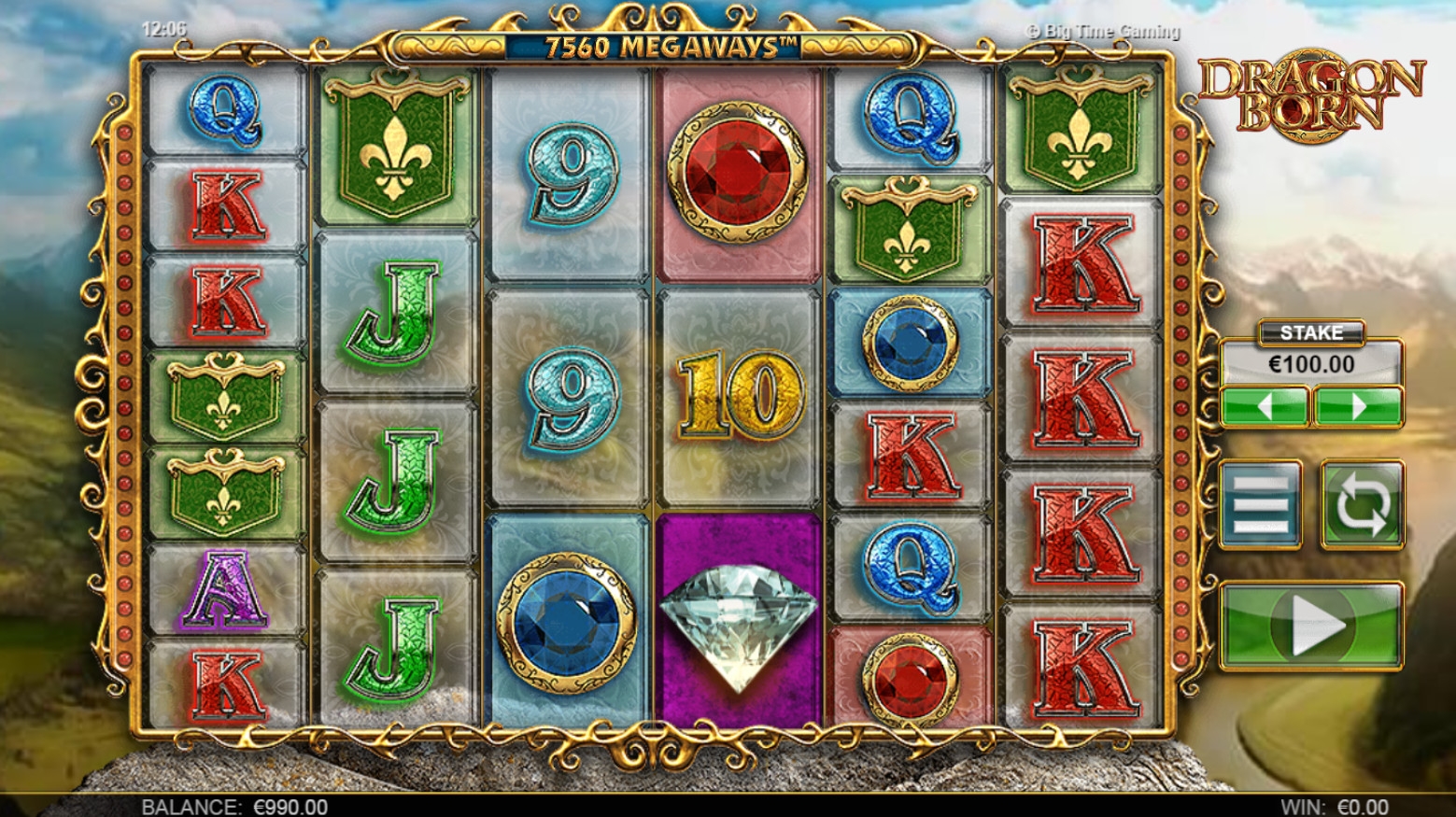The height and width of the screenshot is (817, 1456).
Task: Spin the reels with the green play button
Action: pyautogui.click(x=1310, y=626)
